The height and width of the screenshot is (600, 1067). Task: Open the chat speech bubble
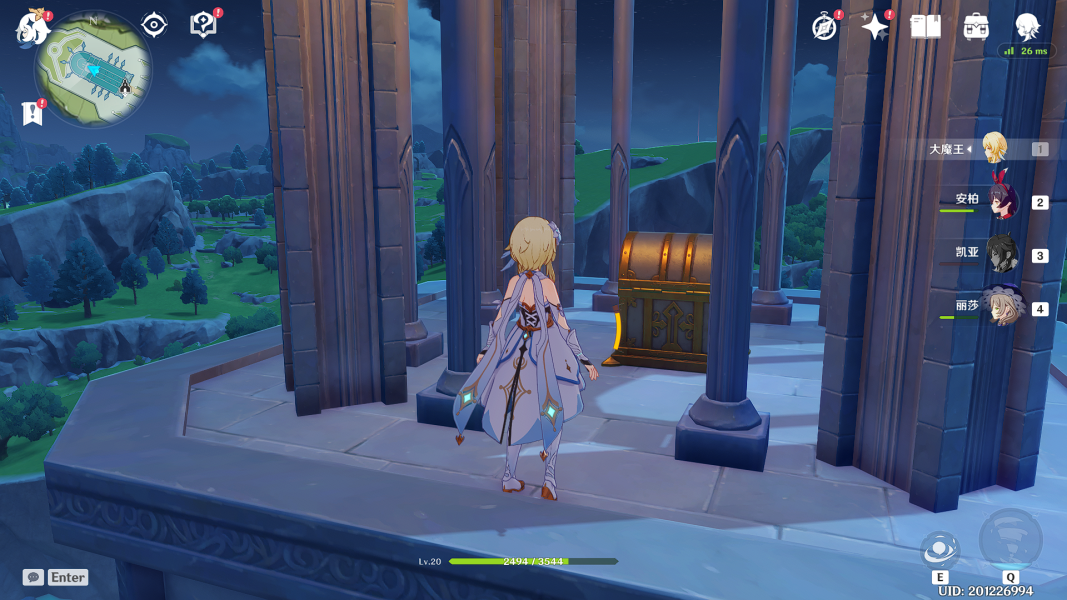[x=34, y=577]
